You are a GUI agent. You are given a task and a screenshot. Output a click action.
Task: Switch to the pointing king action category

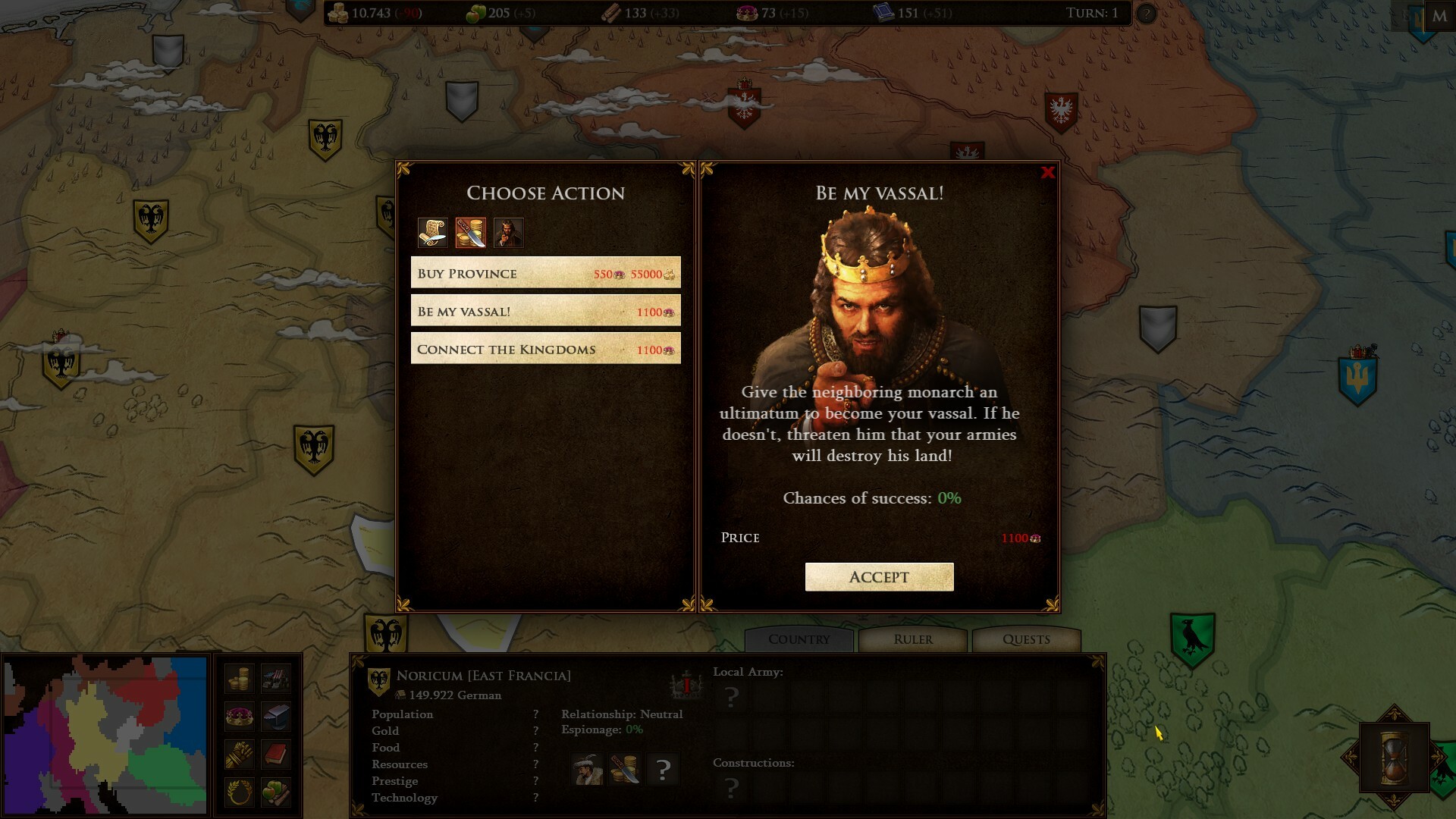point(508,233)
